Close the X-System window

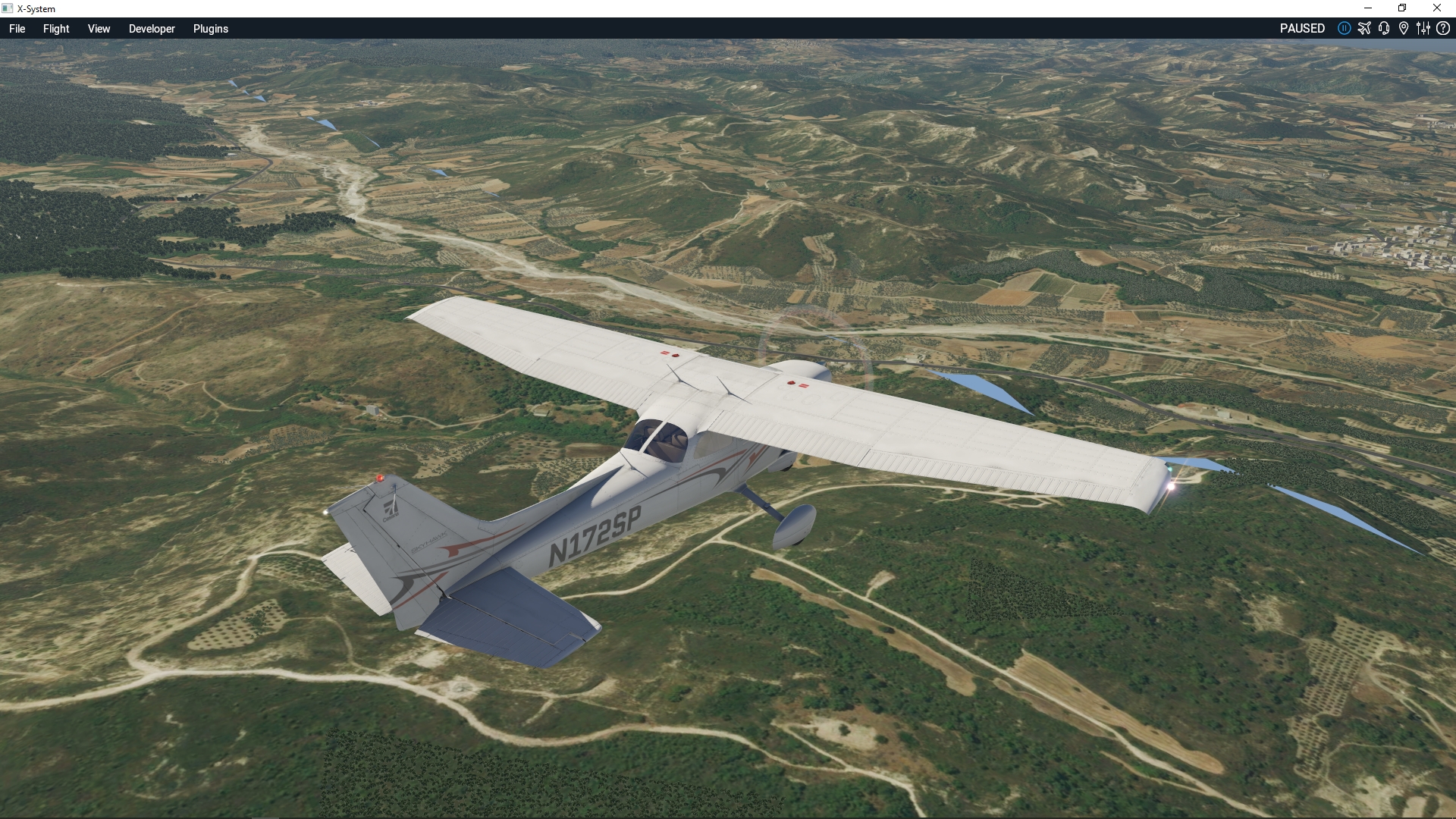[x=1437, y=8]
